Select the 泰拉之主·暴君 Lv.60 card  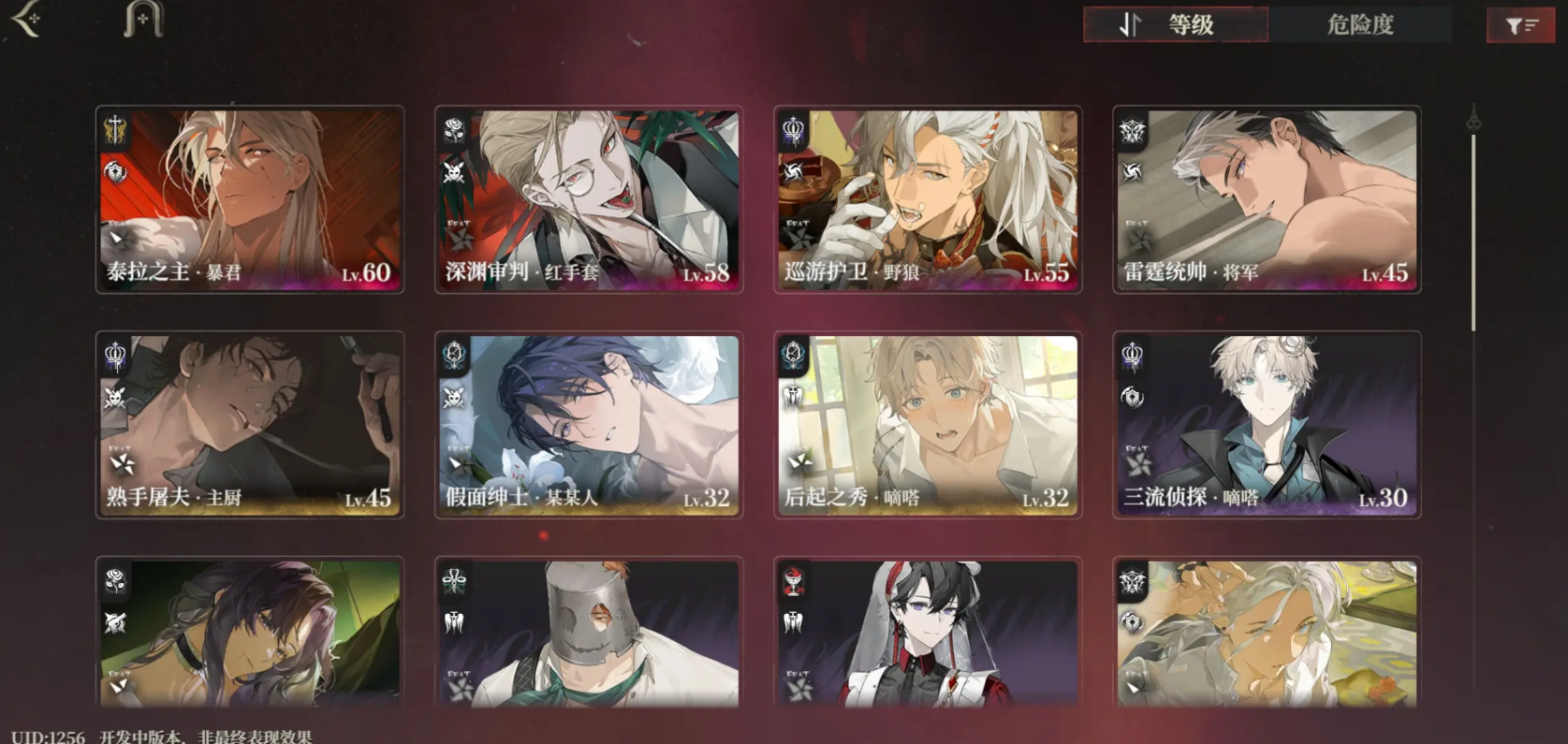pyautogui.click(x=250, y=199)
